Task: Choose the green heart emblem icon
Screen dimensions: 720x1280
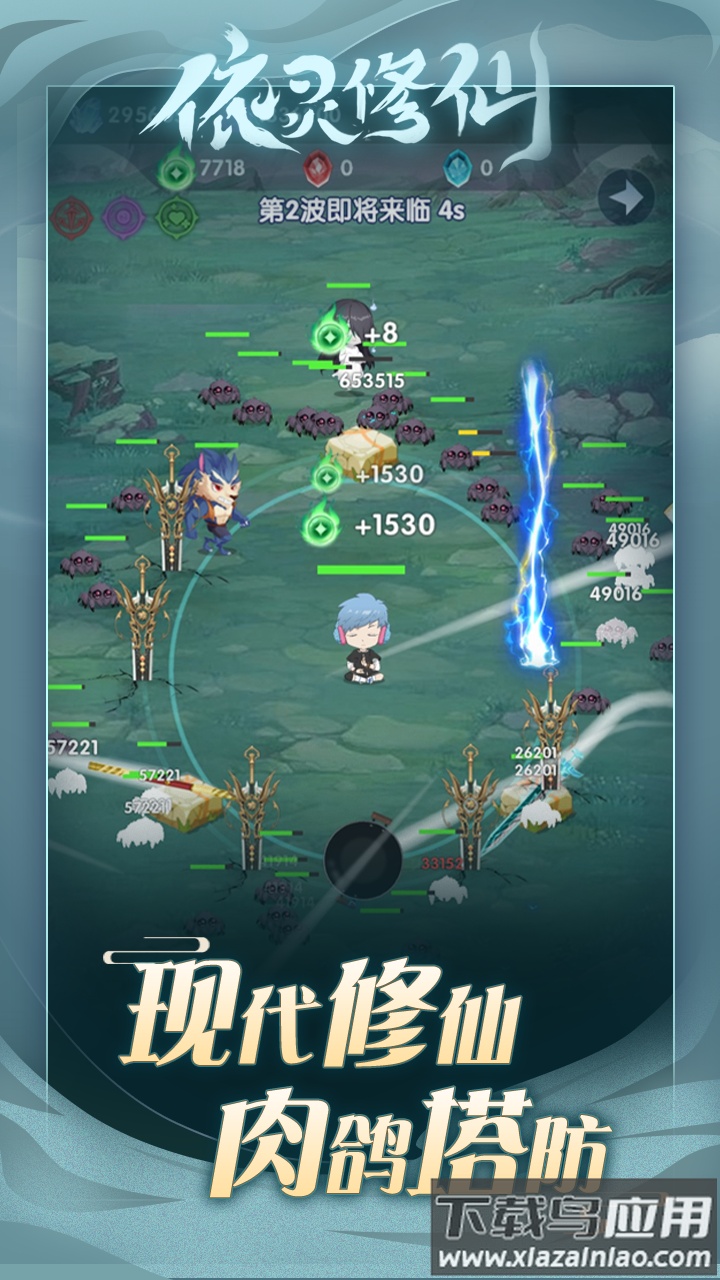Action: tap(175, 215)
